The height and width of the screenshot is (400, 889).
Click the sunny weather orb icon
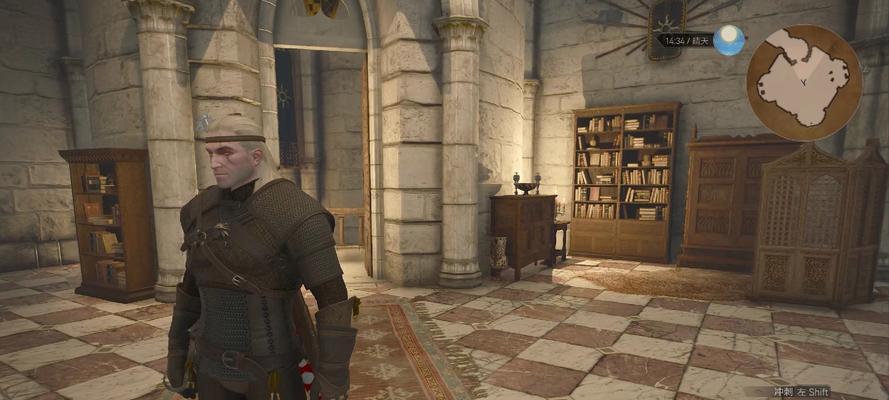pyautogui.click(x=729, y=40)
